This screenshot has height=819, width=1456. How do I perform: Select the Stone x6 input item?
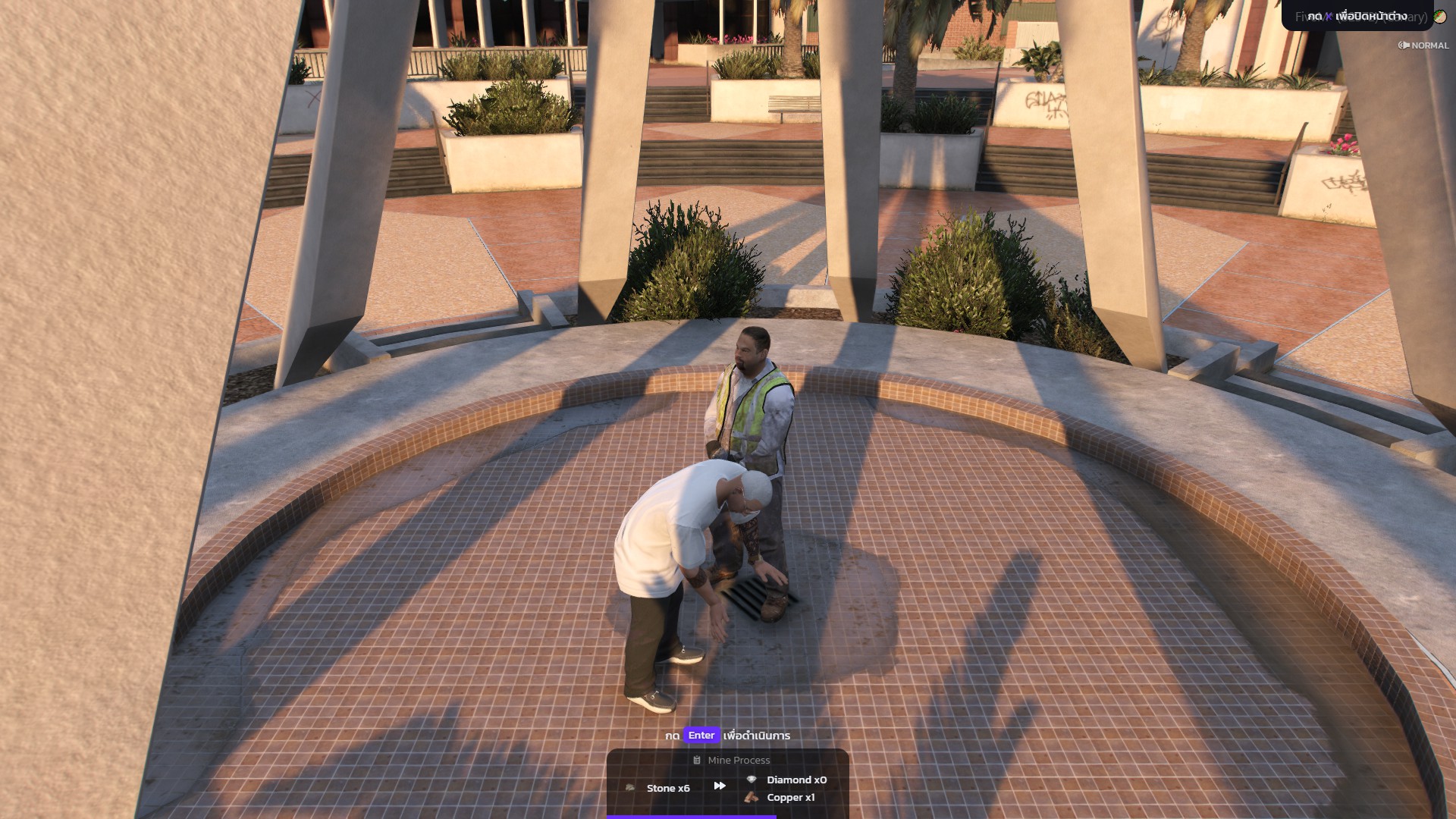point(659,788)
